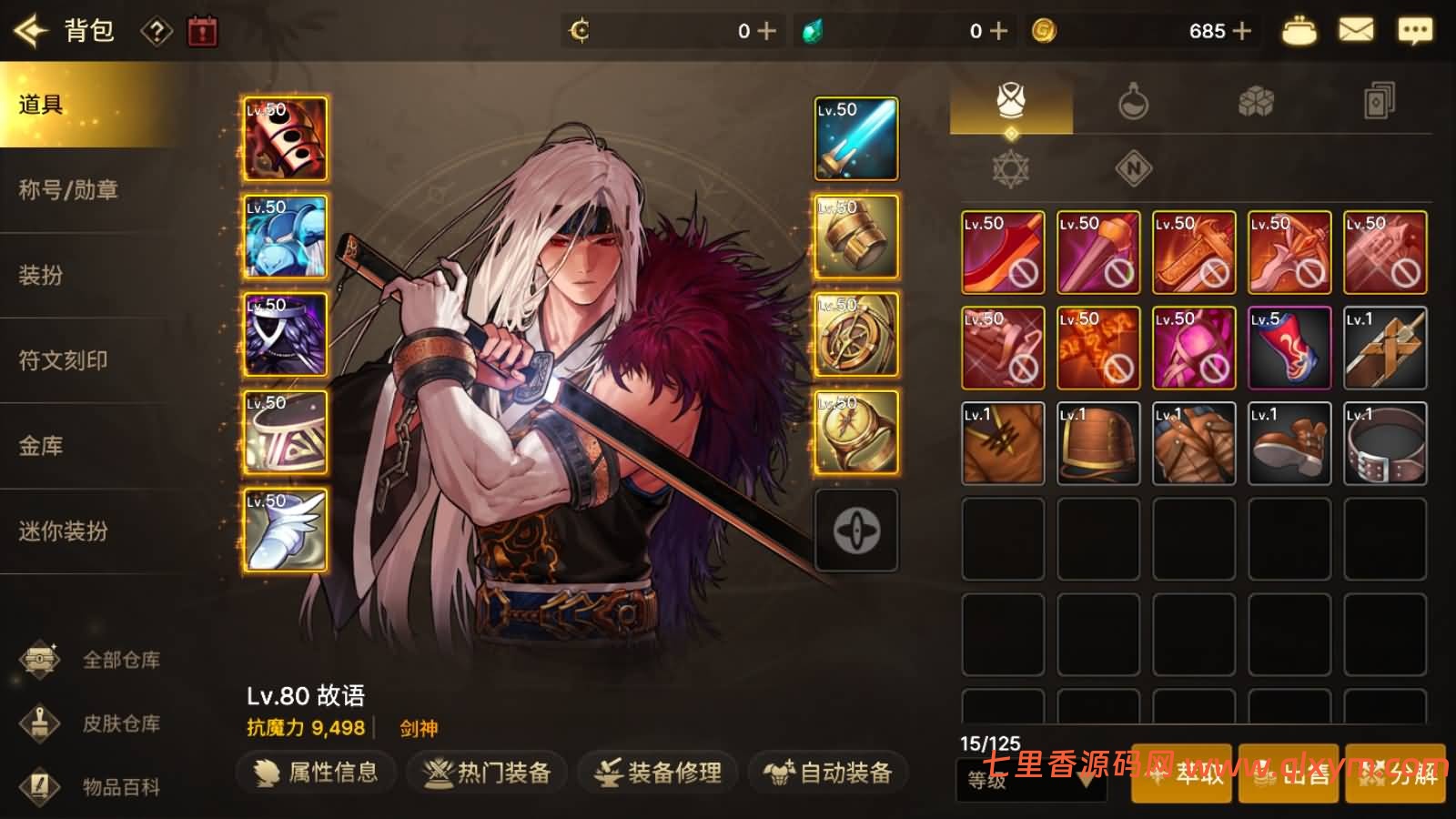Click the 装备修理 repair button

657,772
